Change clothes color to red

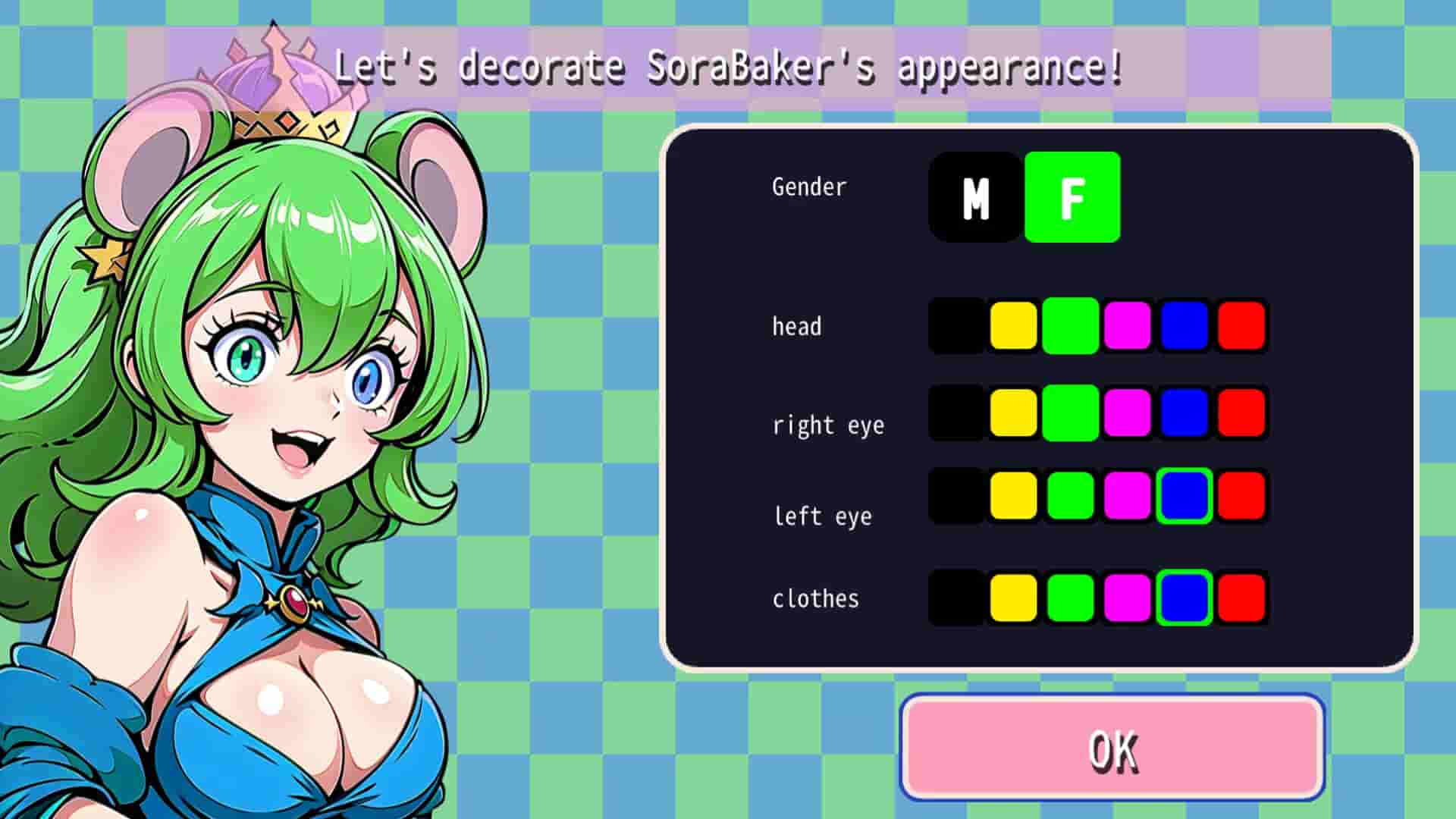pos(1241,598)
